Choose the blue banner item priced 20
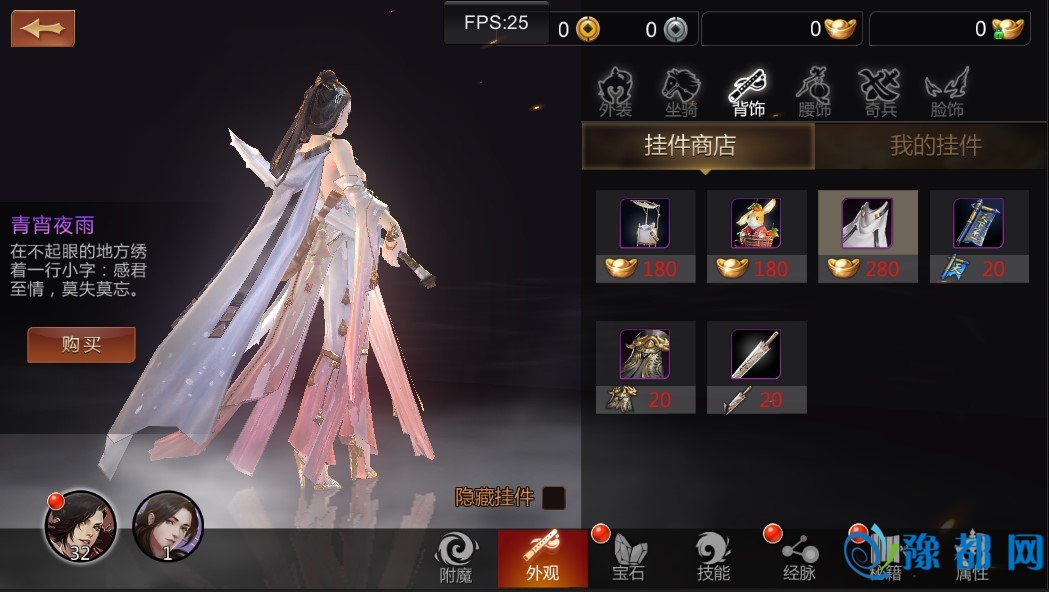 pos(978,236)
